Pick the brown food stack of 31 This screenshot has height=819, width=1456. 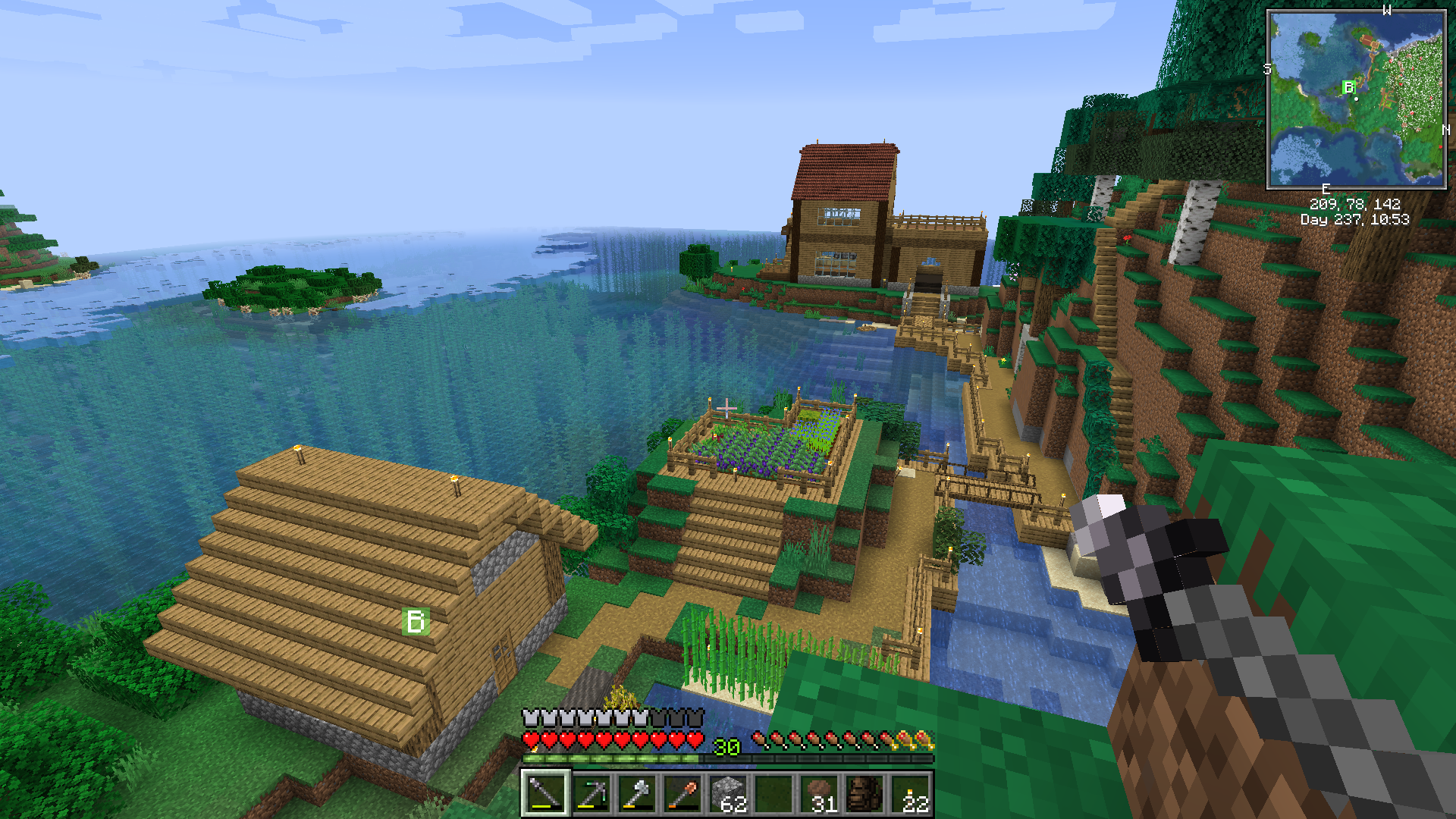(x=820, y=794)
